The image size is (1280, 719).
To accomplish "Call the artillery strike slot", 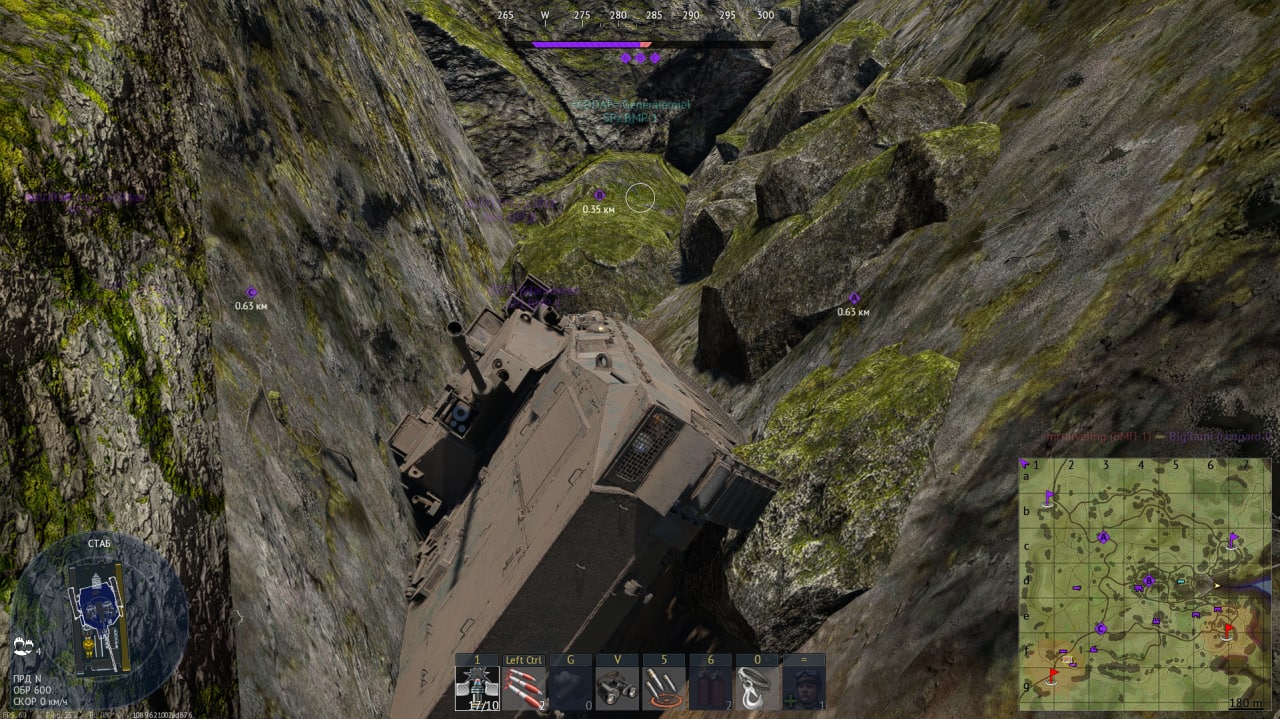I will pyautogui.click(x=664, y=688).
